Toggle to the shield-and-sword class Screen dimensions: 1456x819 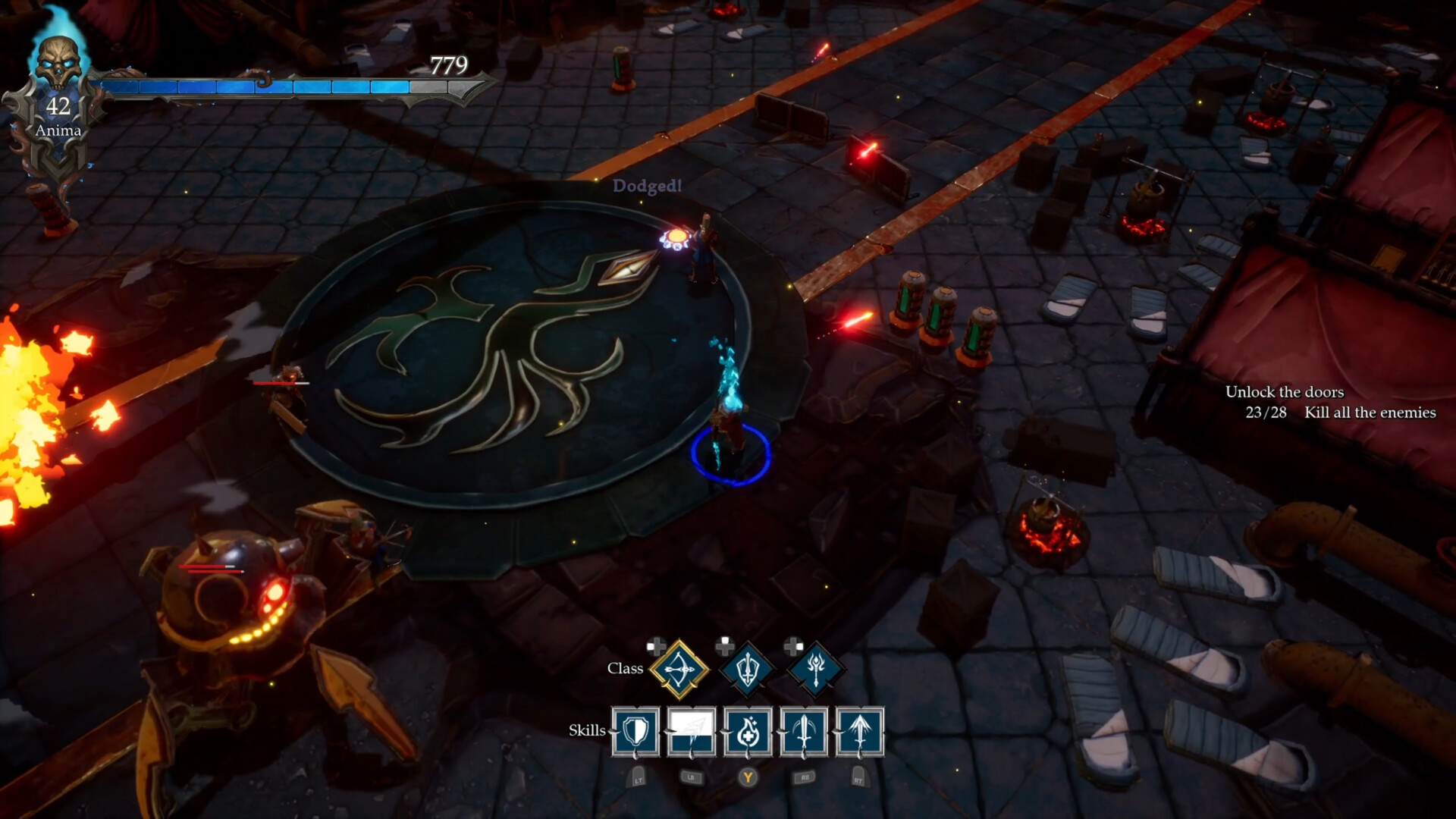pos(746,670)
